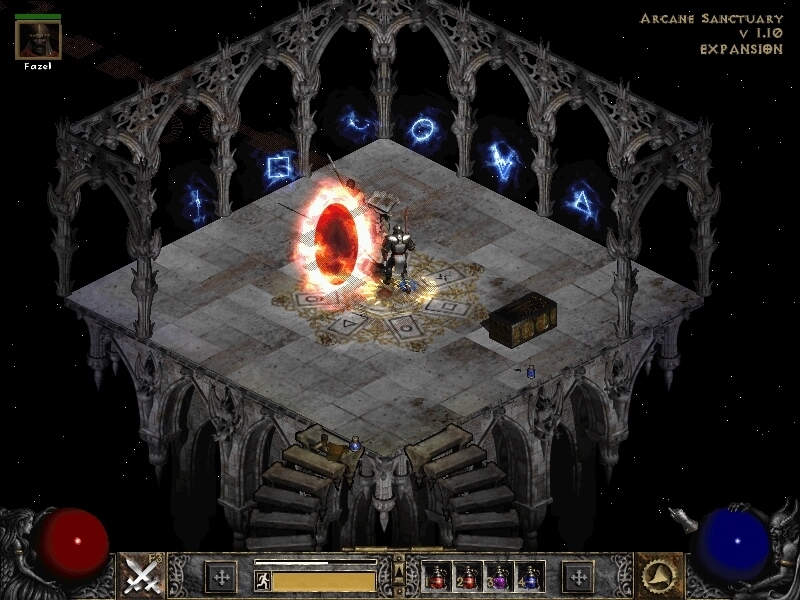
Task: Drink the purple rejuvenation potion in the belt
Action: (x=499, y=576)
